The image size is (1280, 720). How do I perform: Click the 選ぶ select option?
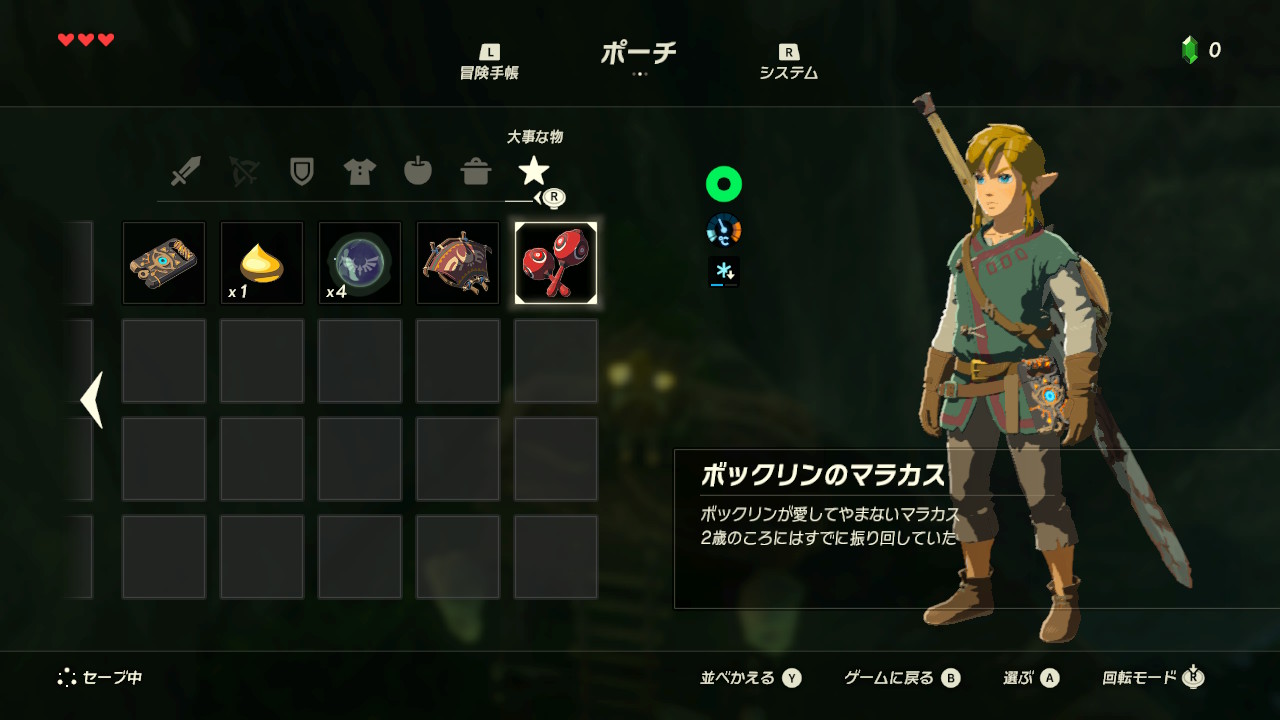coord(1030,678)
